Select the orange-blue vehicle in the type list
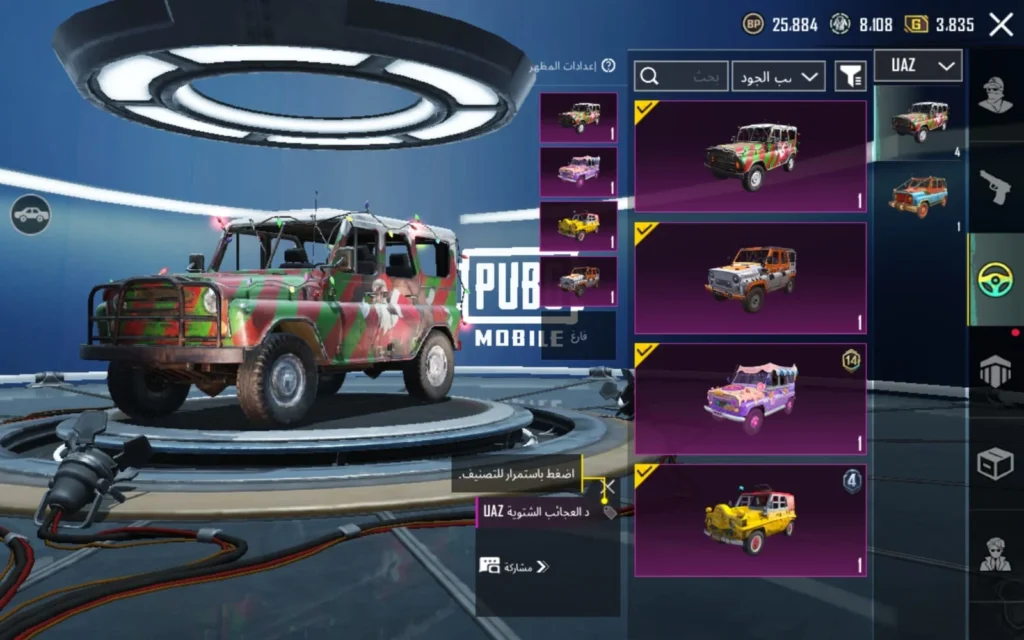This screenshot has height=640, width=1024. (x=919, y=196)
